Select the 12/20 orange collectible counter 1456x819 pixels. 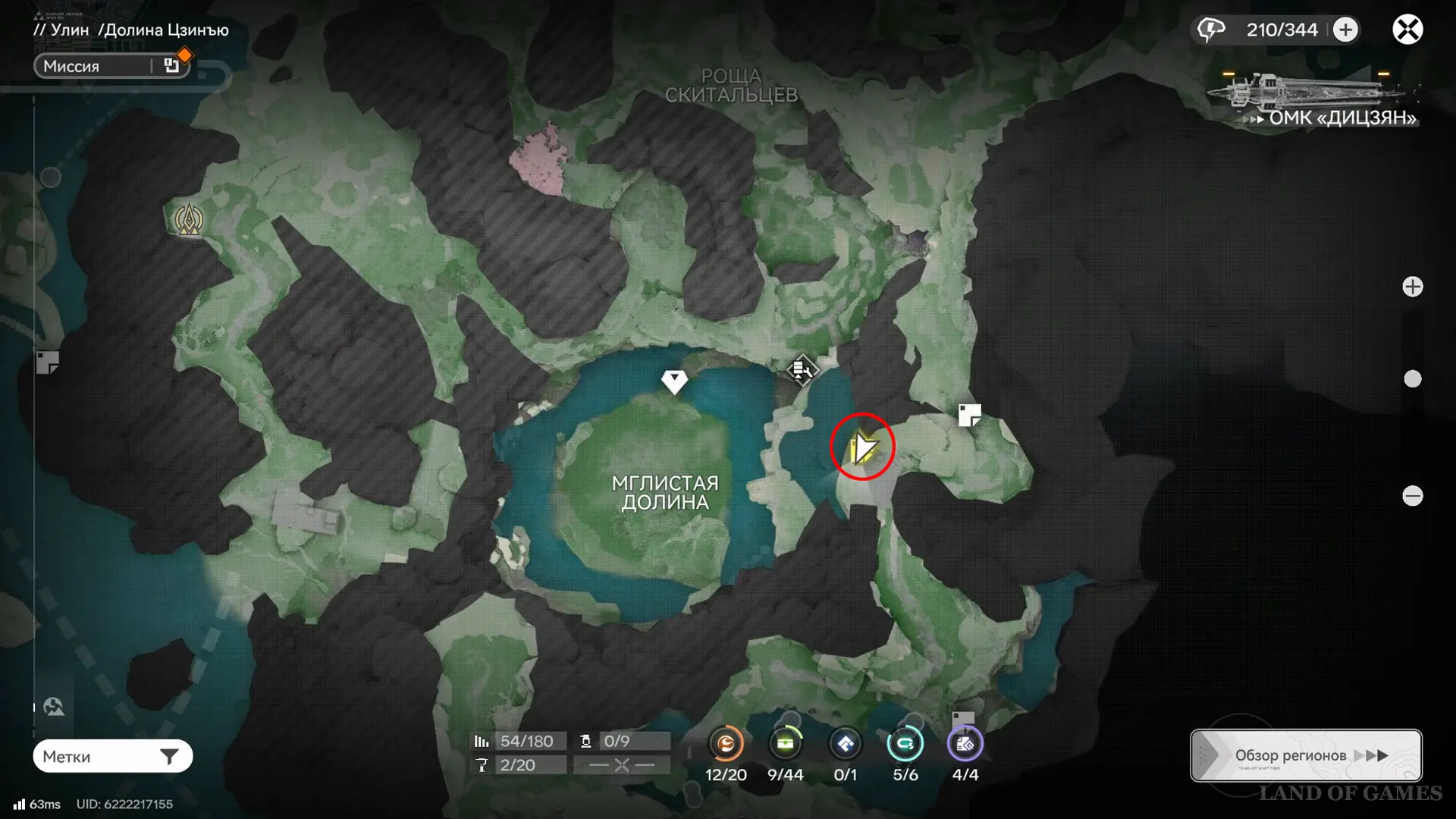pos(726,744)
